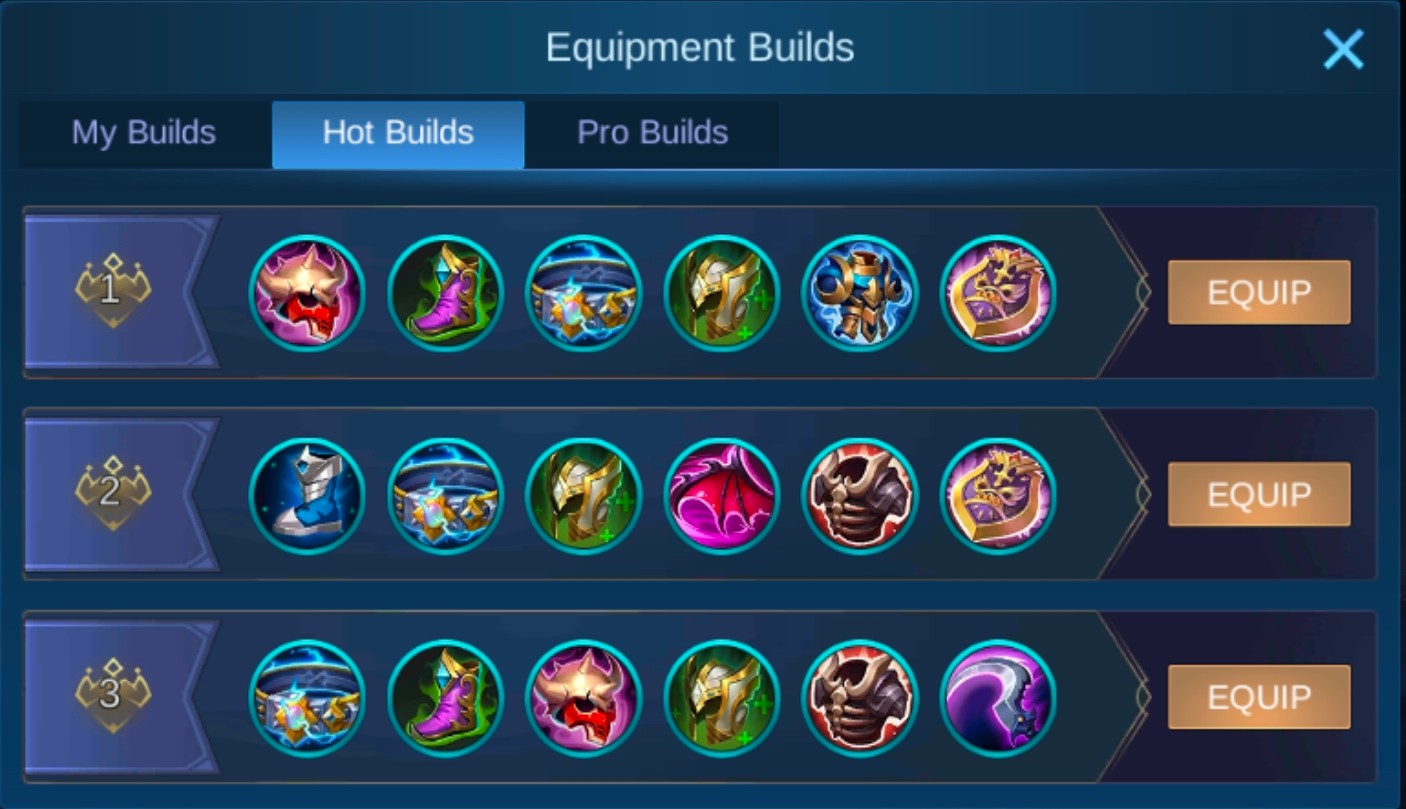Select the Cursed Helmet in build 3
This screenshot has height=809, width=1406.
pos(583,697)
